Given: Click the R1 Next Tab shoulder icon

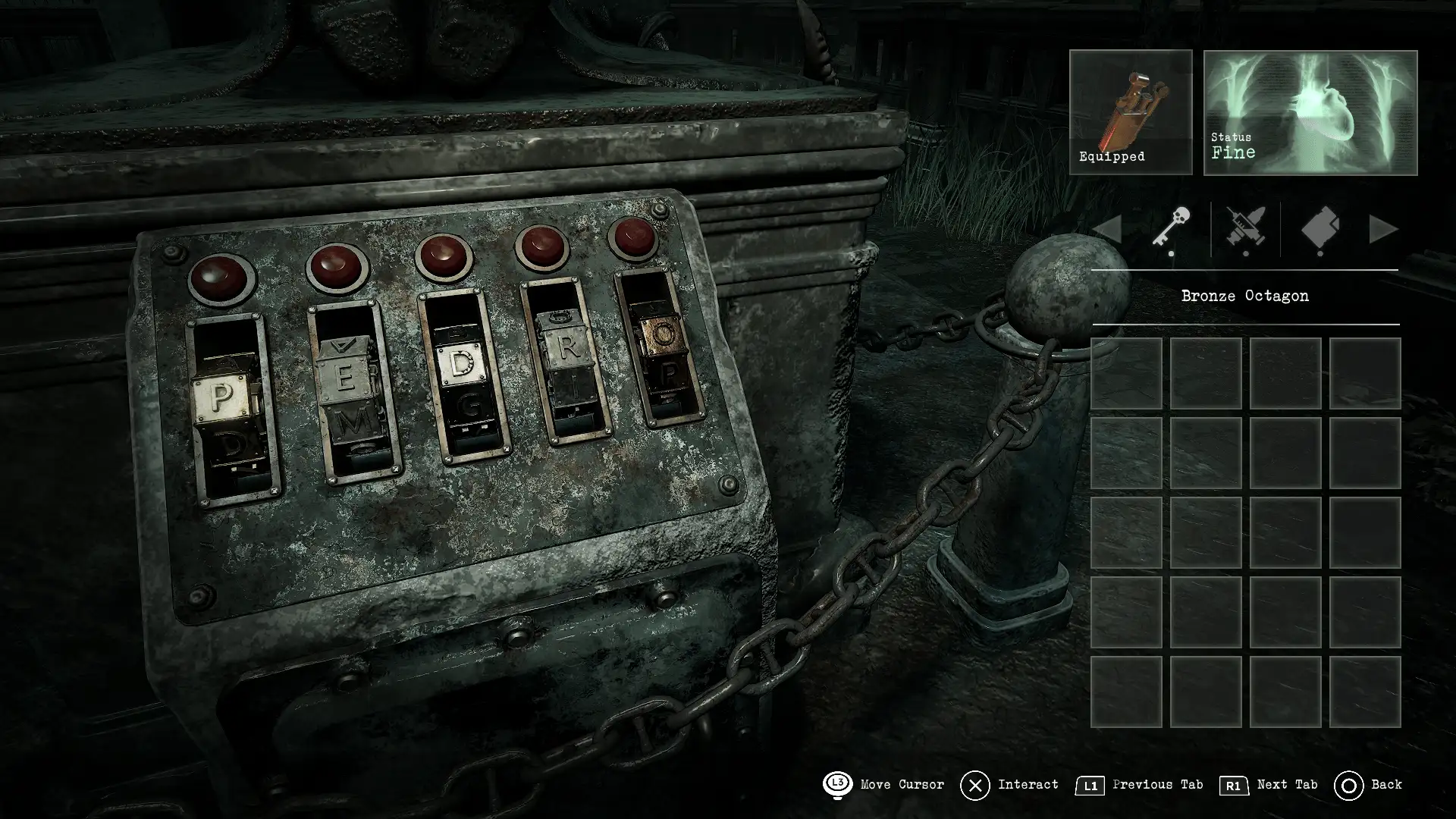Looking at the screenshot, I should (x=1232, y=786).
